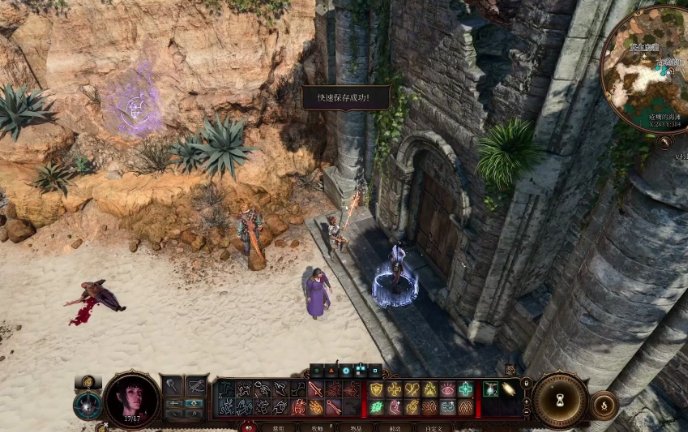This screenshot has width=688, height=432.
Task: Open the 自定义 custom hotbar tab
Action: [431, 428]
